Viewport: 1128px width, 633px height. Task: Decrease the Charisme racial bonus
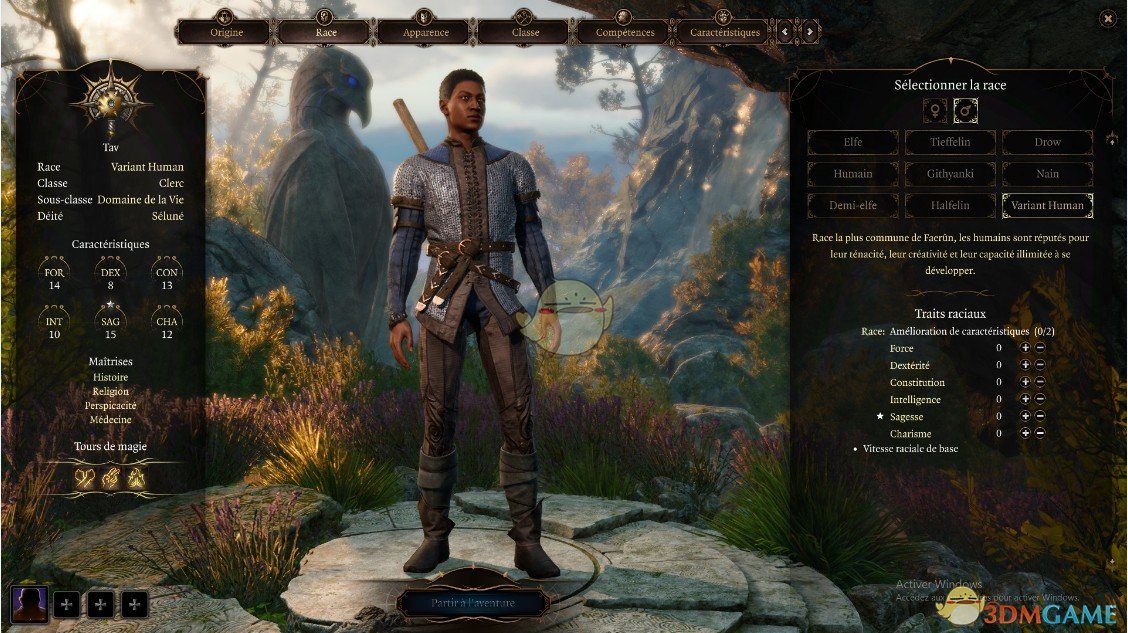(x=1040, y=433)
